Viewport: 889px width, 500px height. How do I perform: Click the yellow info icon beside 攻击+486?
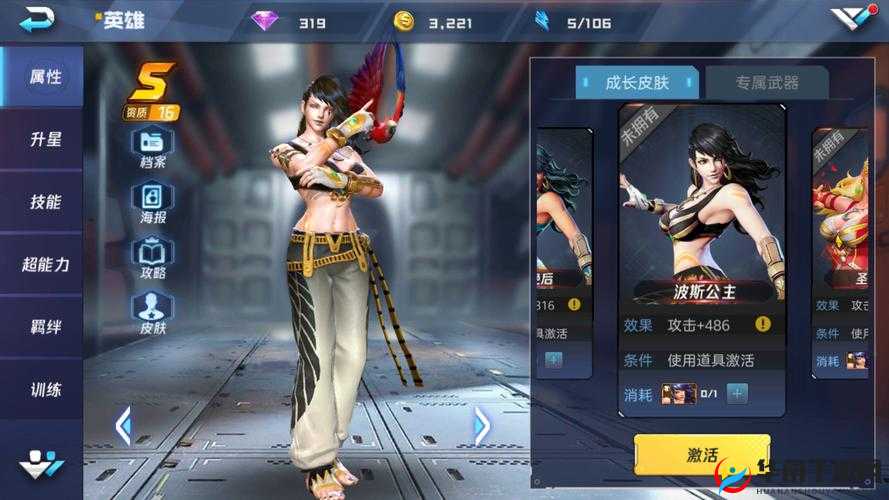pyautogui.click(x=763, y=324)
